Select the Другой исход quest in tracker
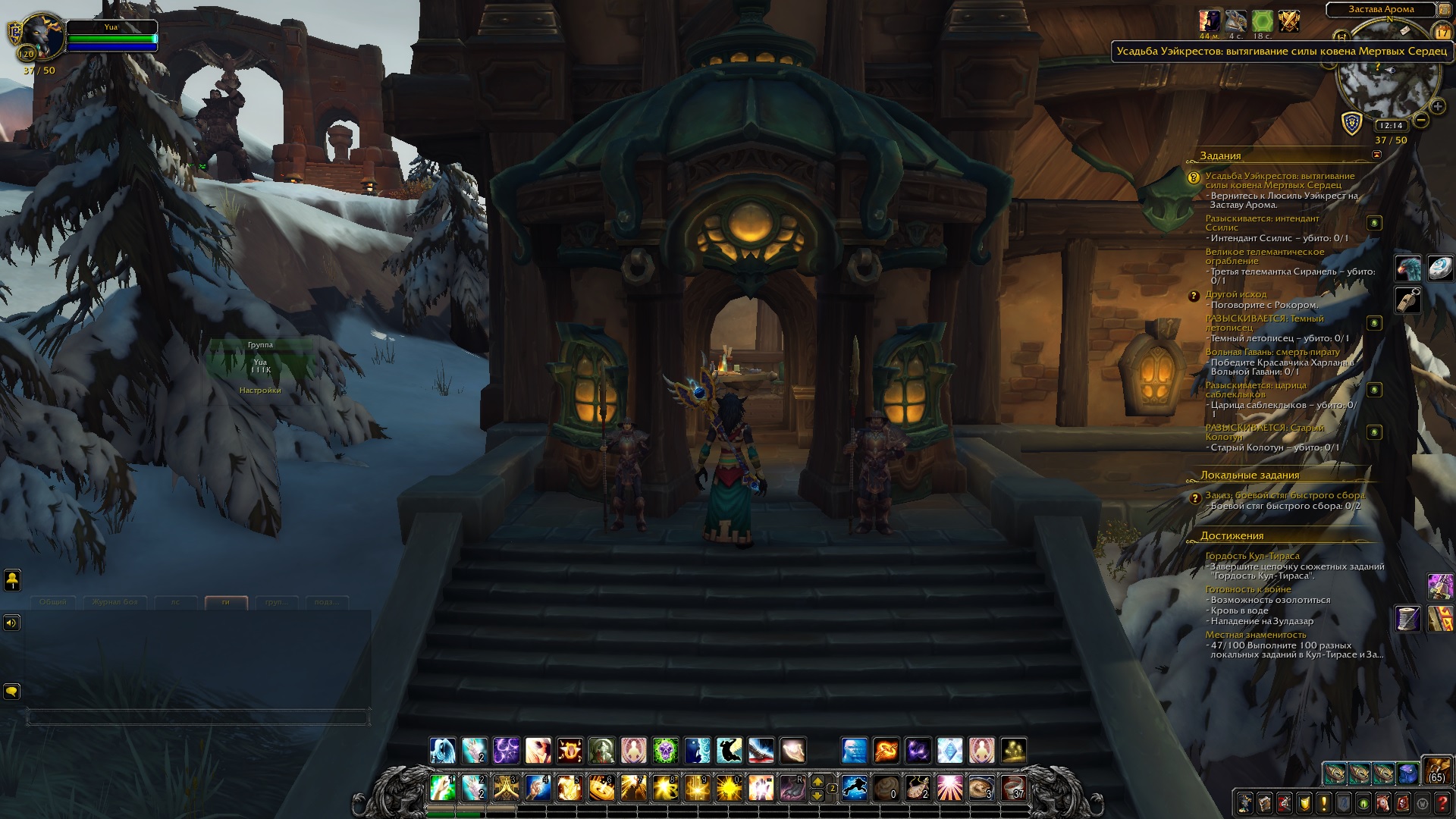The image size is (1456, 819). coord(1235,294)
